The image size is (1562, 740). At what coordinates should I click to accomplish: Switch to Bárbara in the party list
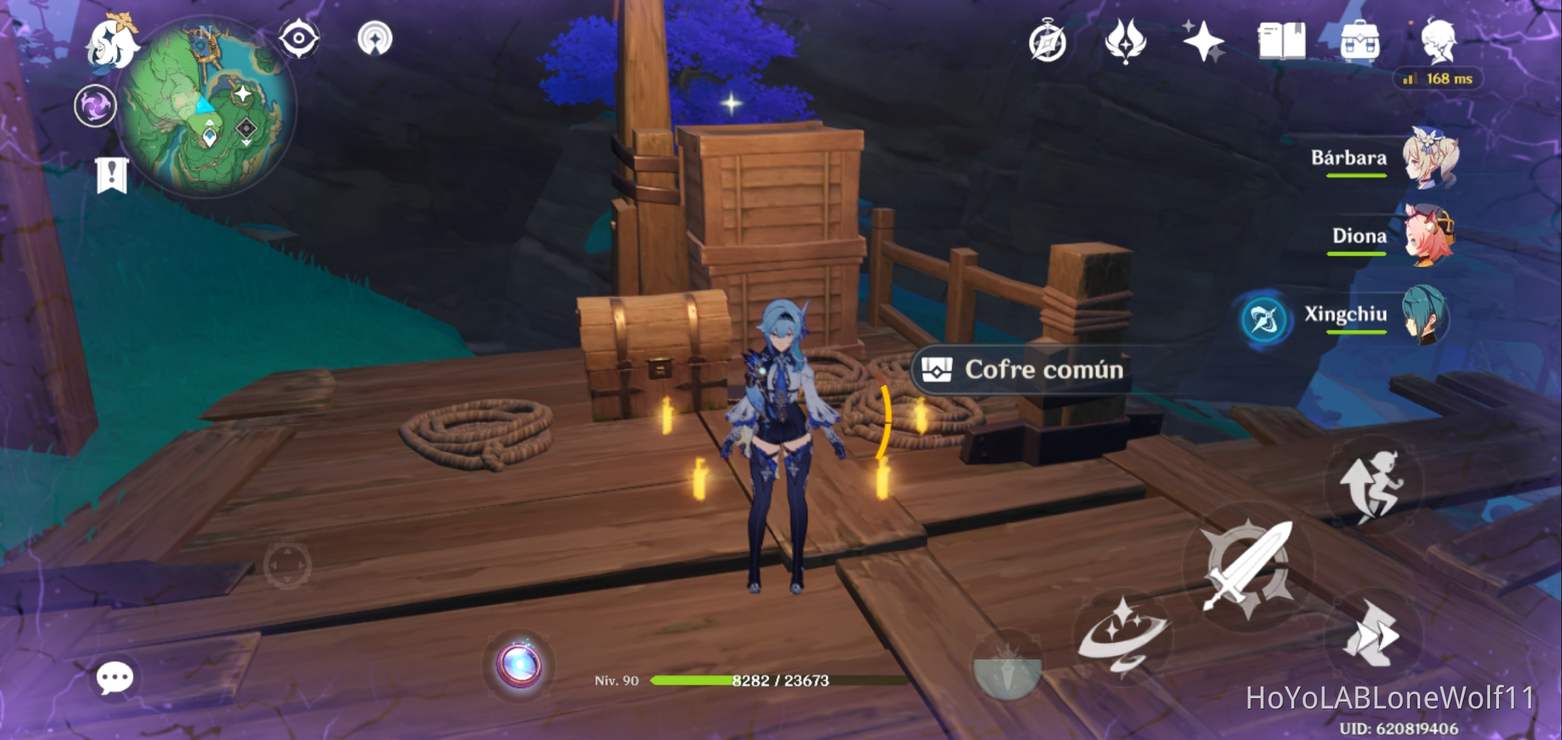[1430, 155]
